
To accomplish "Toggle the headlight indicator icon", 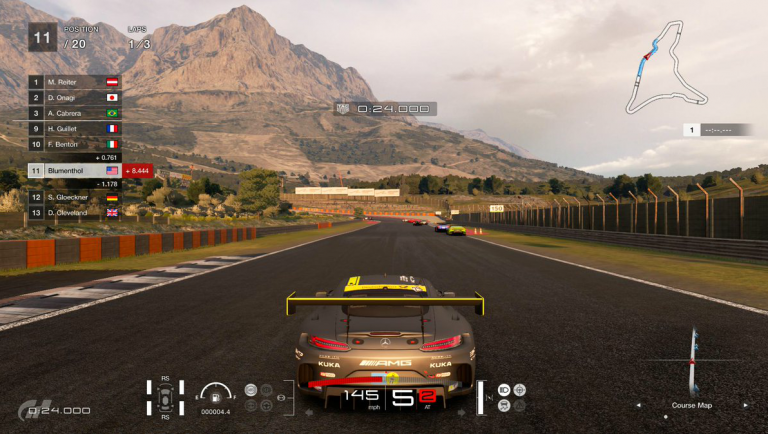I will click(x=503, y=389).
